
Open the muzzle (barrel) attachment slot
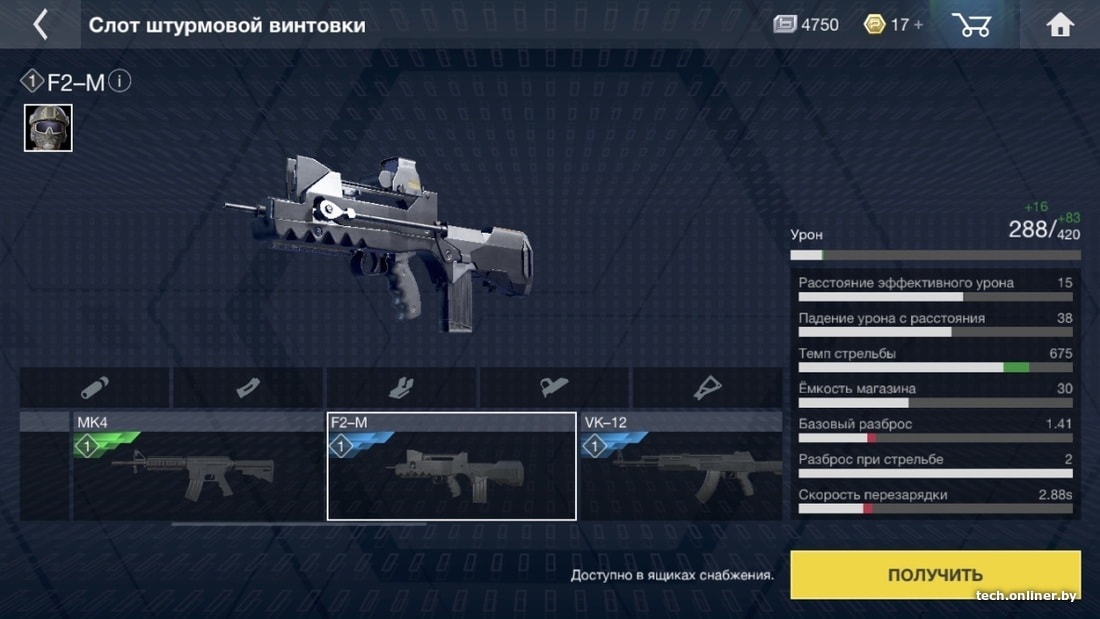pyautogui.click(x=95, y=388)
